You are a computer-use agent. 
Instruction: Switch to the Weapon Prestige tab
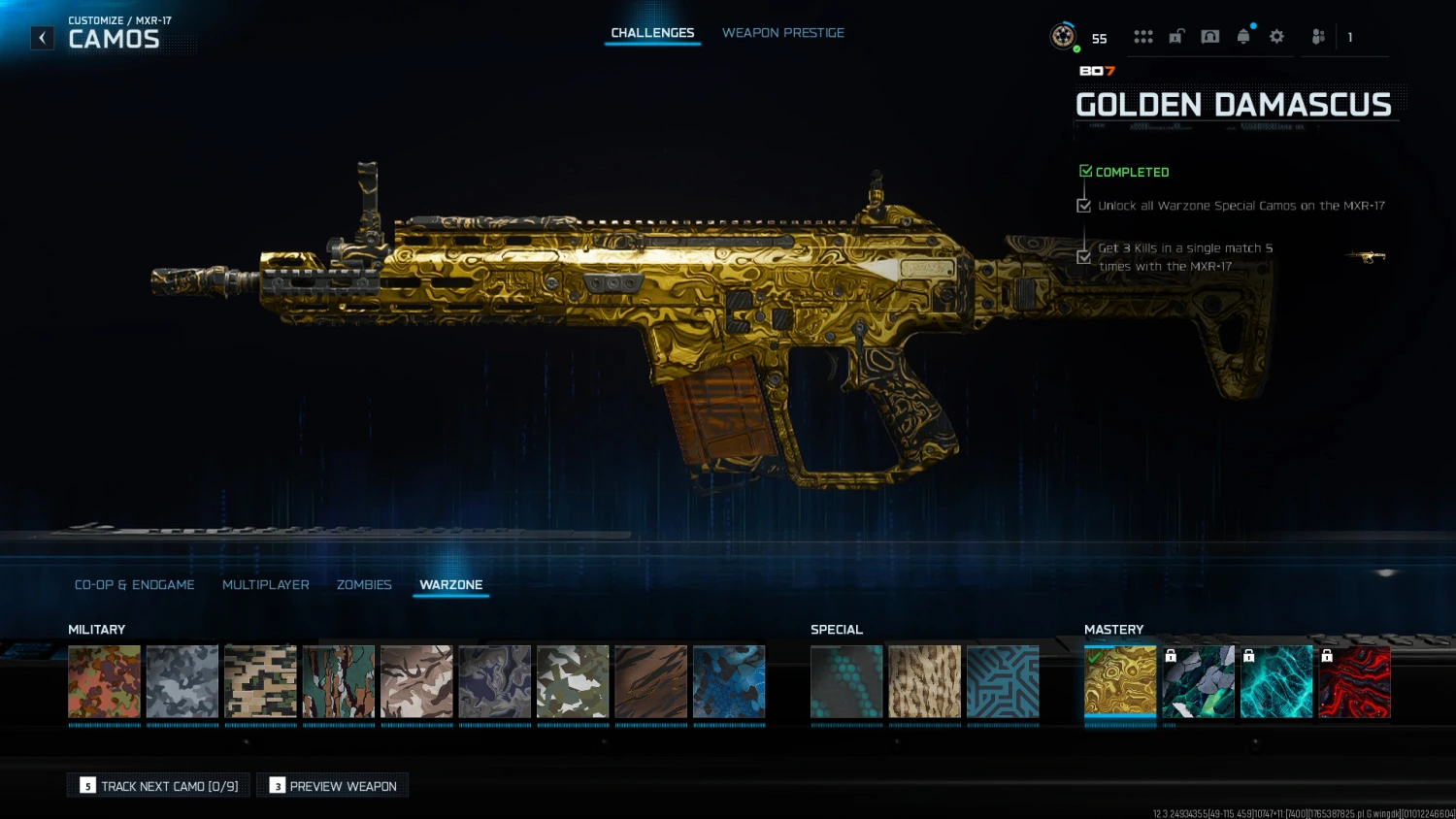point(783,32)
